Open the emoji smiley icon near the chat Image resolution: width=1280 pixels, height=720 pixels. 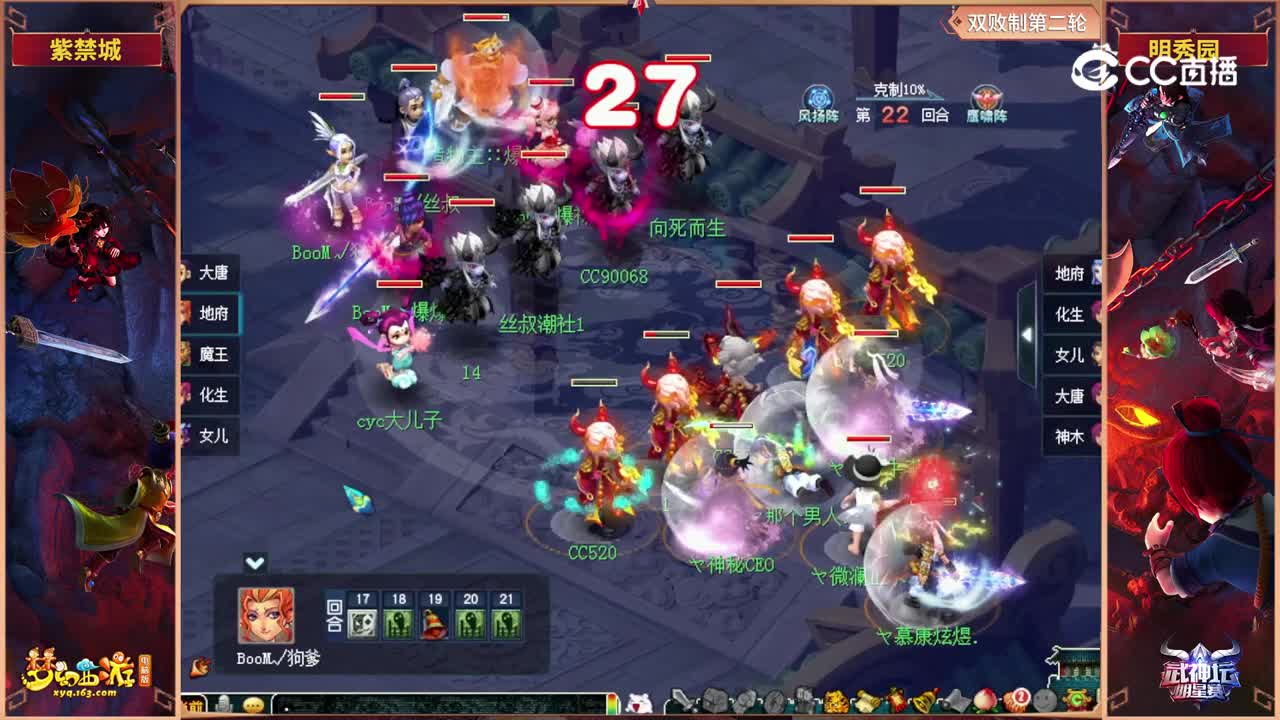point(252,706)
